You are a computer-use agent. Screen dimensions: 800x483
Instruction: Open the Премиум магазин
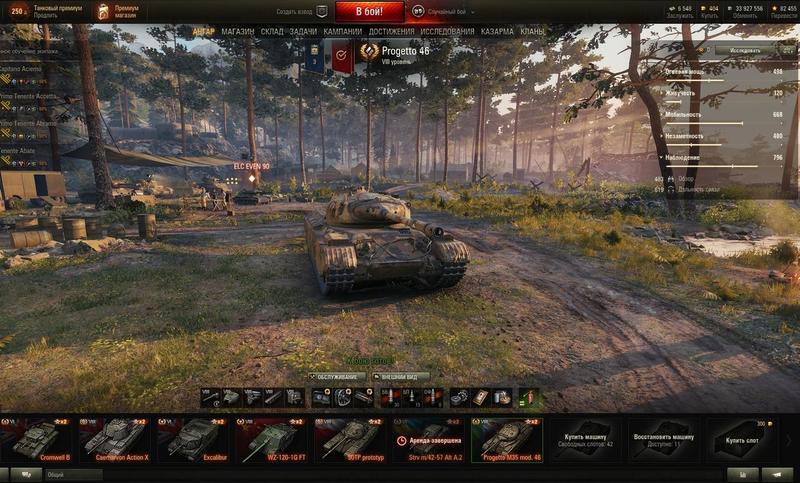120,11
